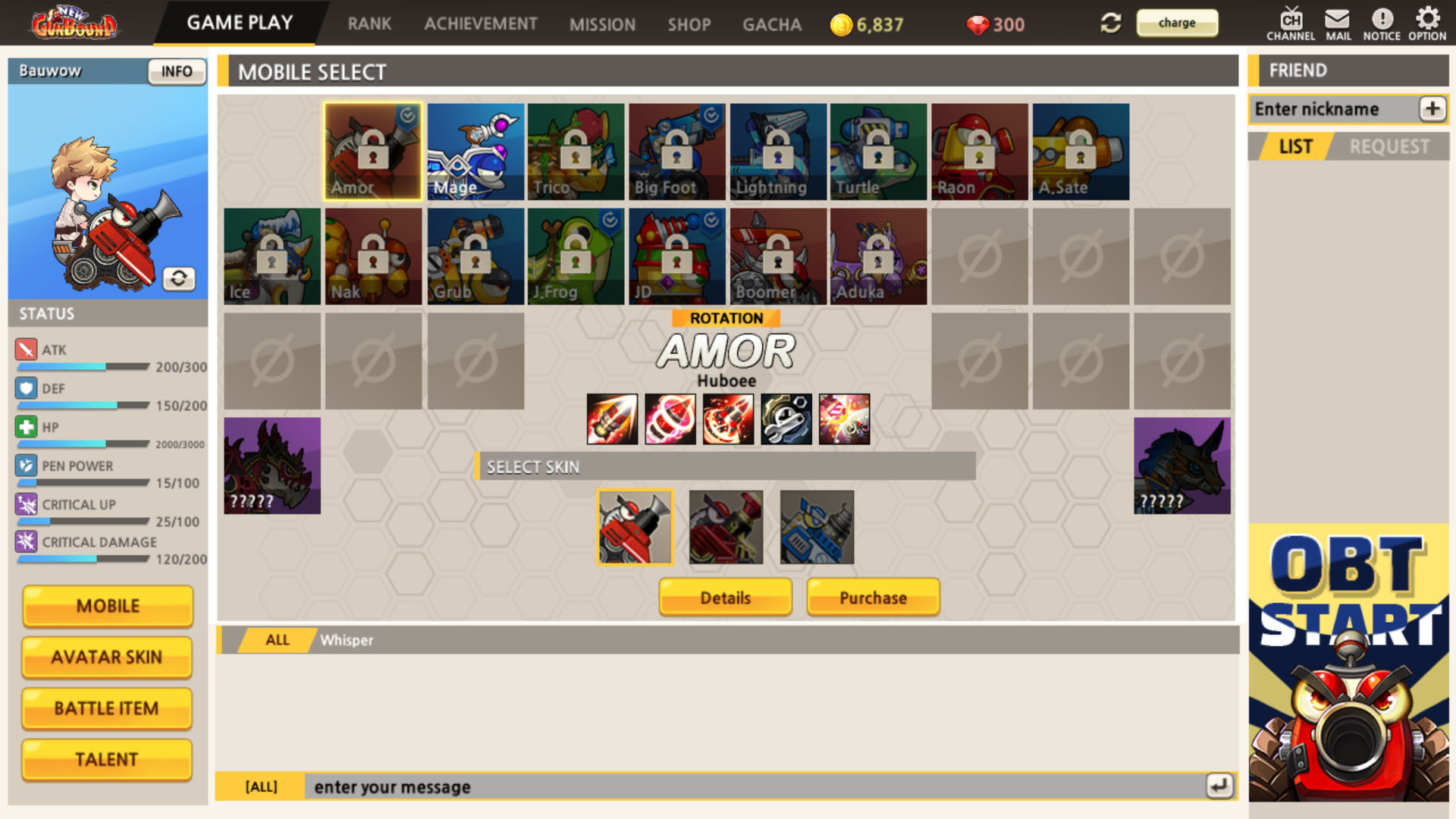Select the Turtle mobile
1456x819 pixels.
coord(877,150)
